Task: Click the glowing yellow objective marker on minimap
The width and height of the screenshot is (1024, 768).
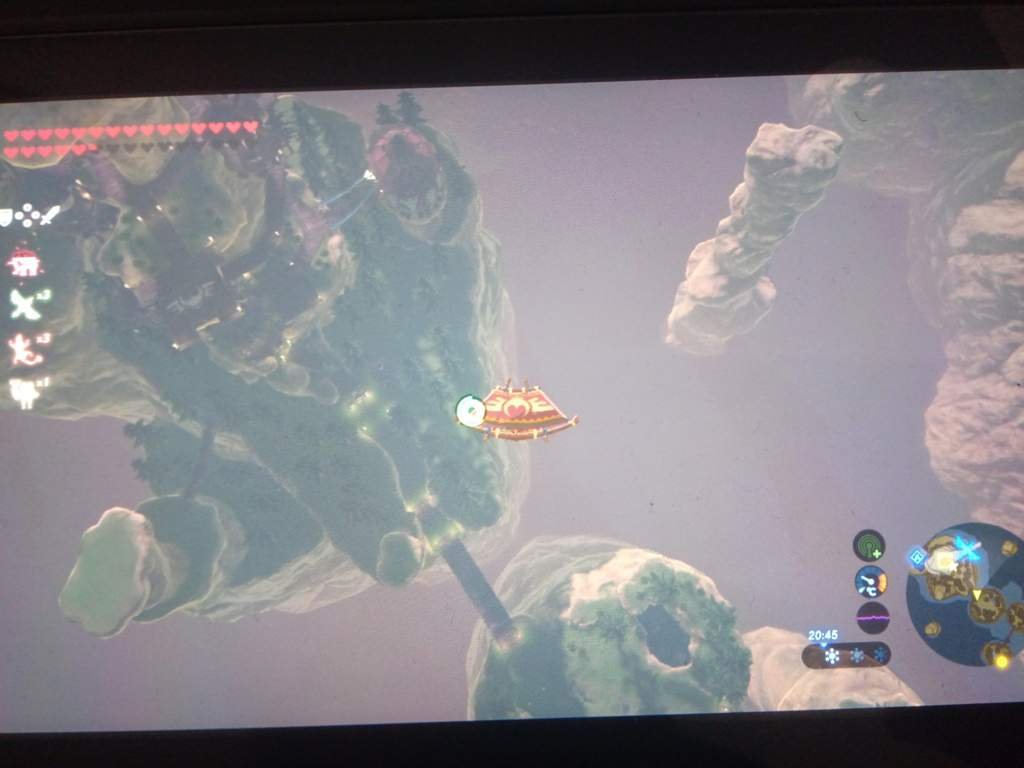Action: point(1001,660)
